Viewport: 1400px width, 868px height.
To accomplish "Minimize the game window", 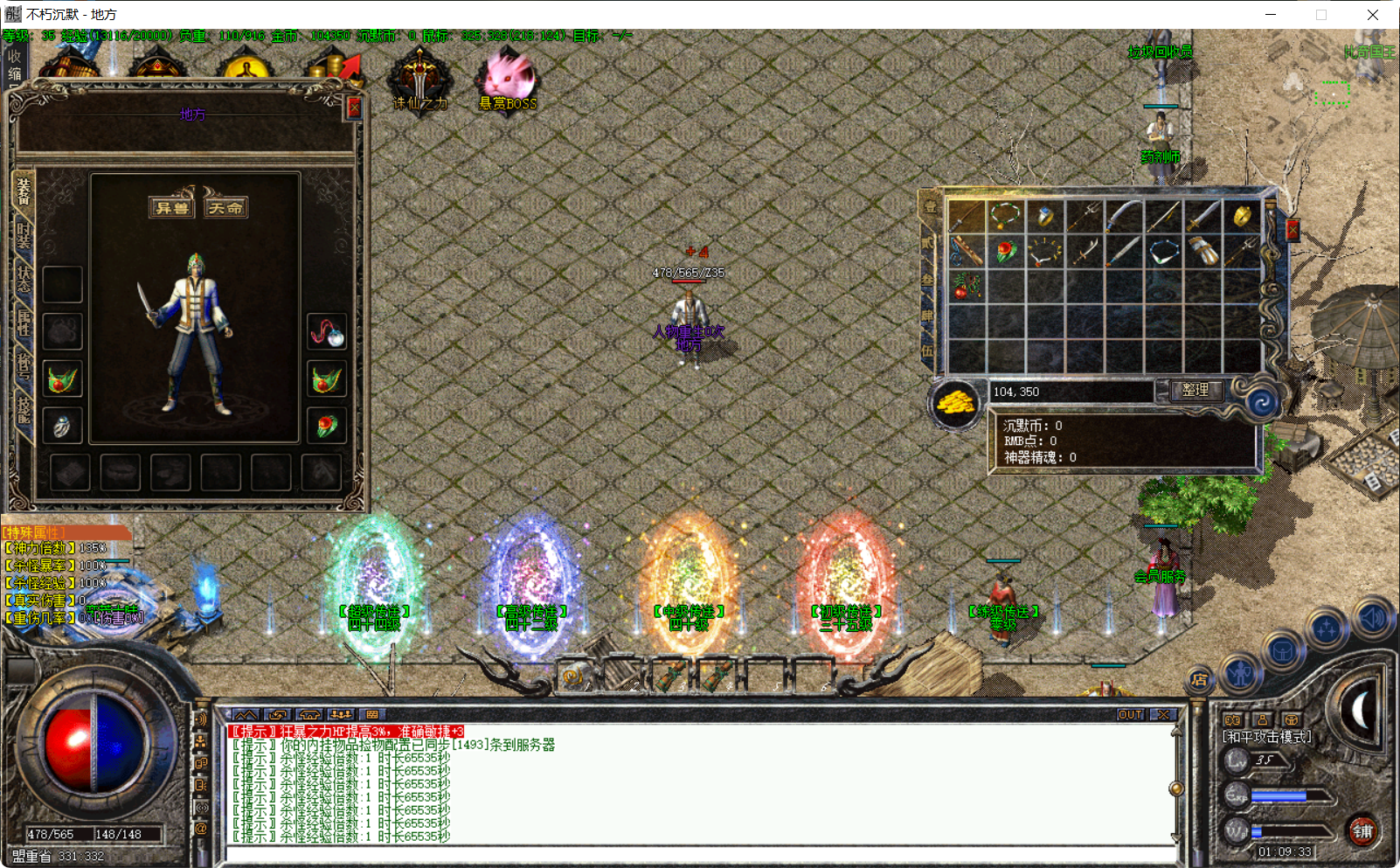I will 1271,15.
